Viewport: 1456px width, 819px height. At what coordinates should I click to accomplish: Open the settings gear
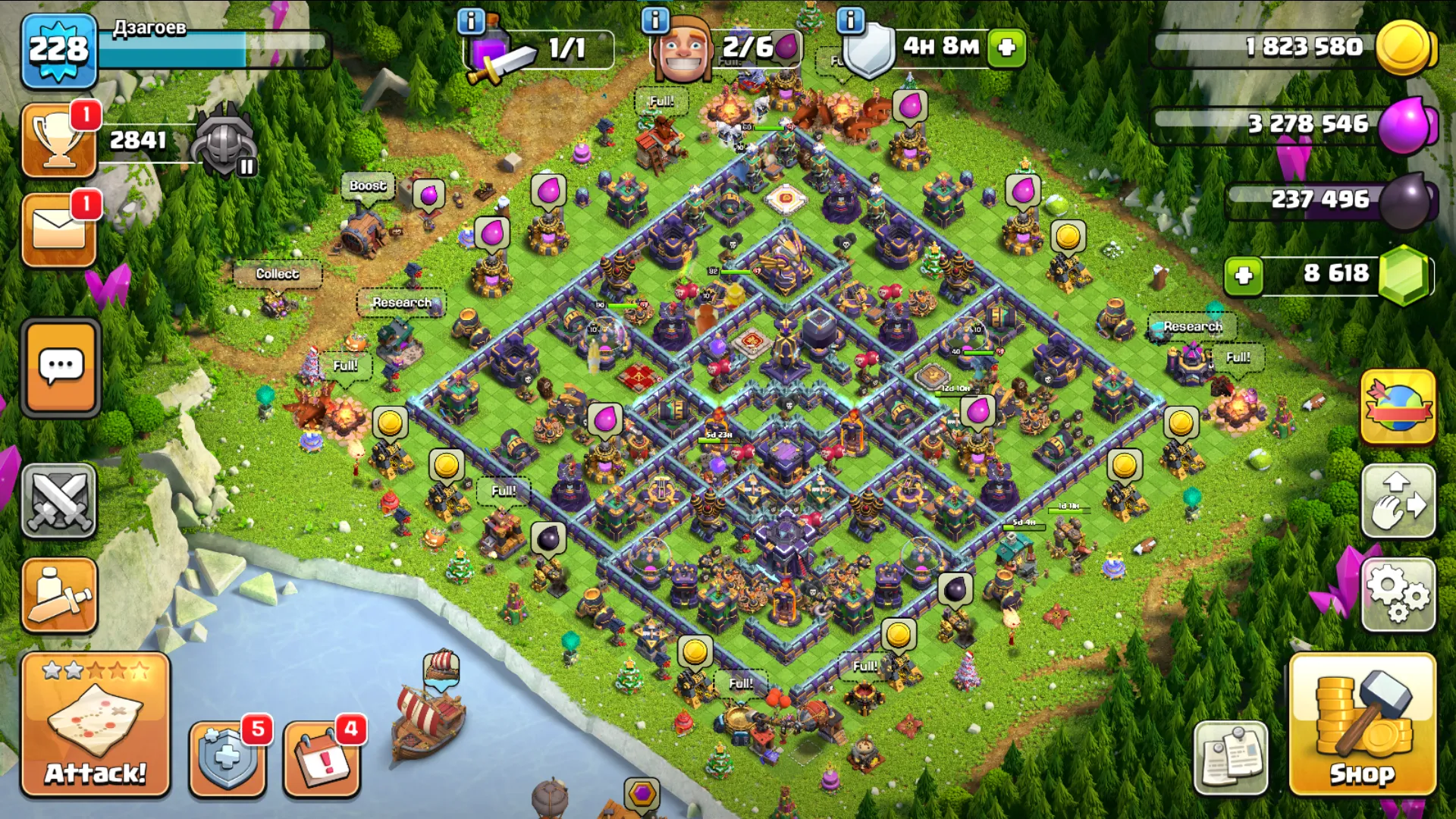(x=1398, y=595)
